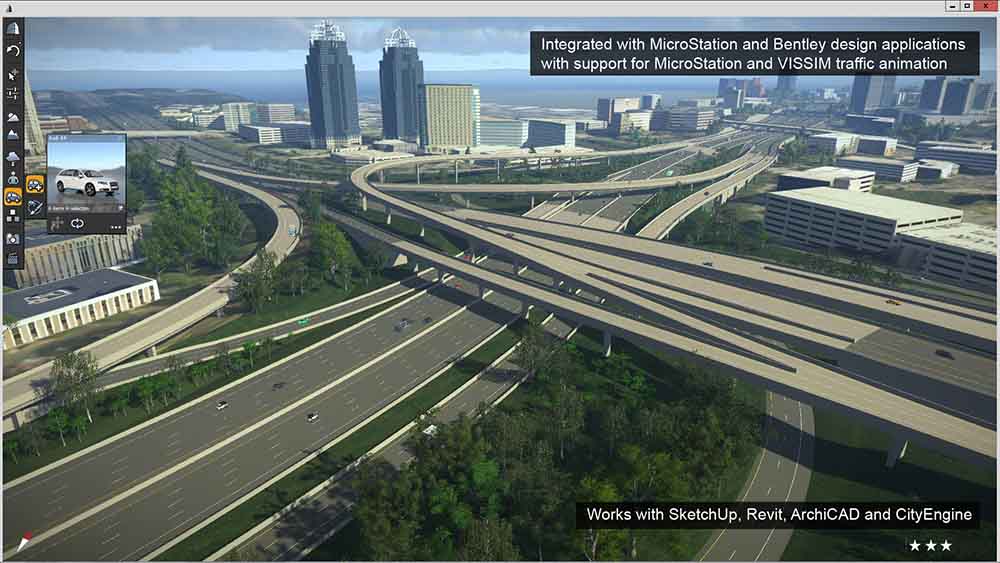Open the three-dots menu in the car panel

click(x=116, y=226)
